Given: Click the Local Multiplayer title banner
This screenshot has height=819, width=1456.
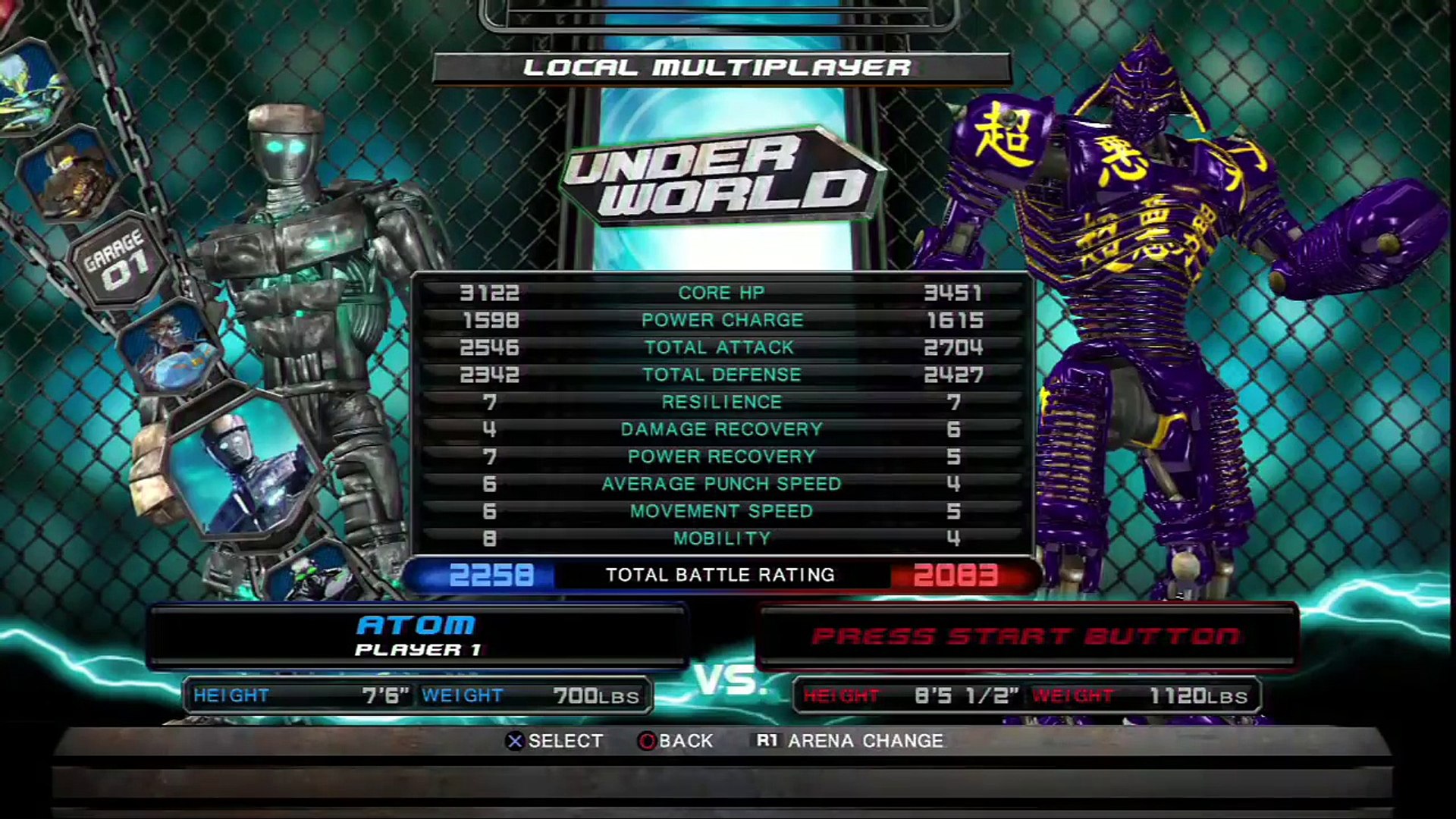Looking at the screenshot, I should click(720, 68).
